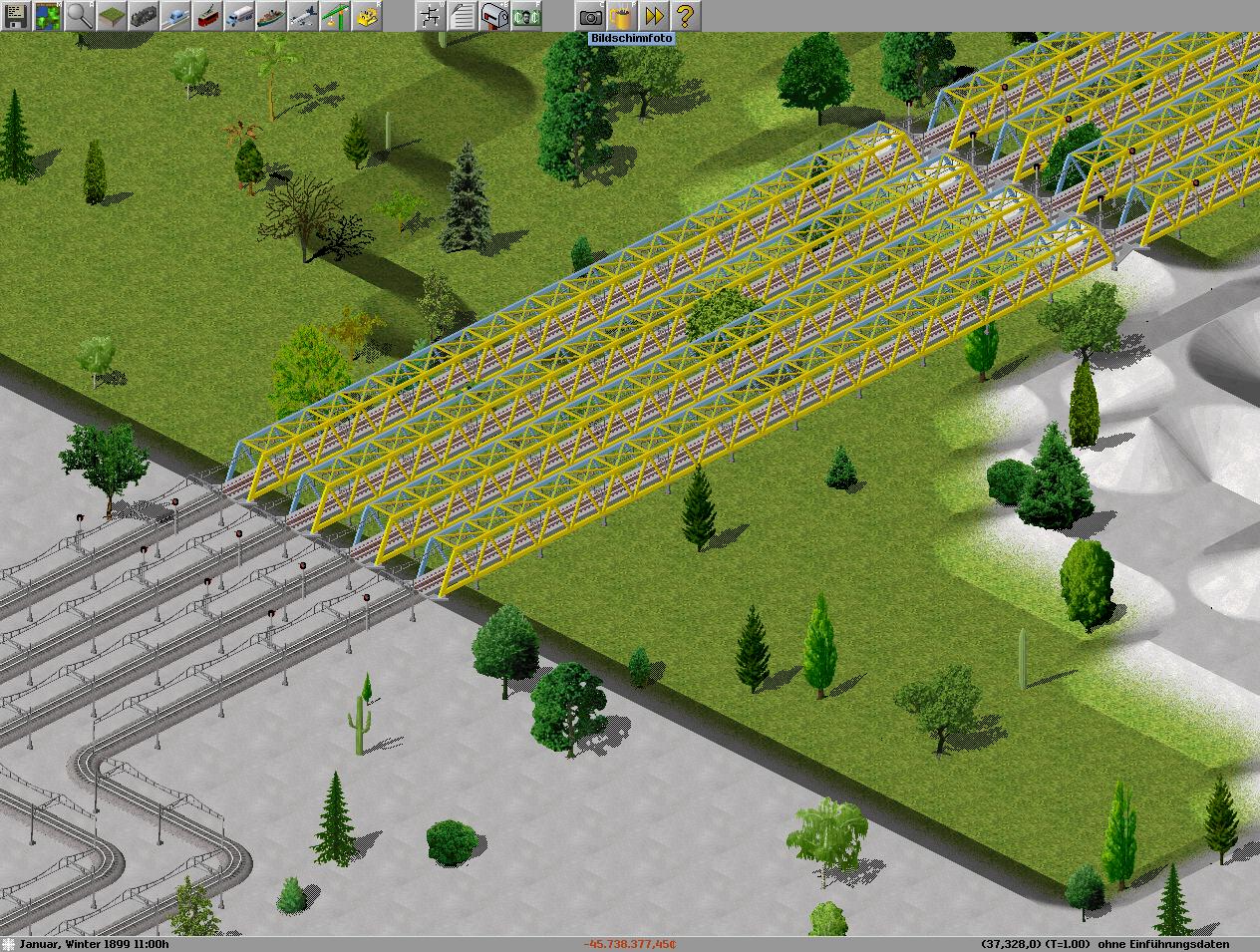Open the finances money icon
This screenshot has height=952, width=1260.
(x=526, y=16)
